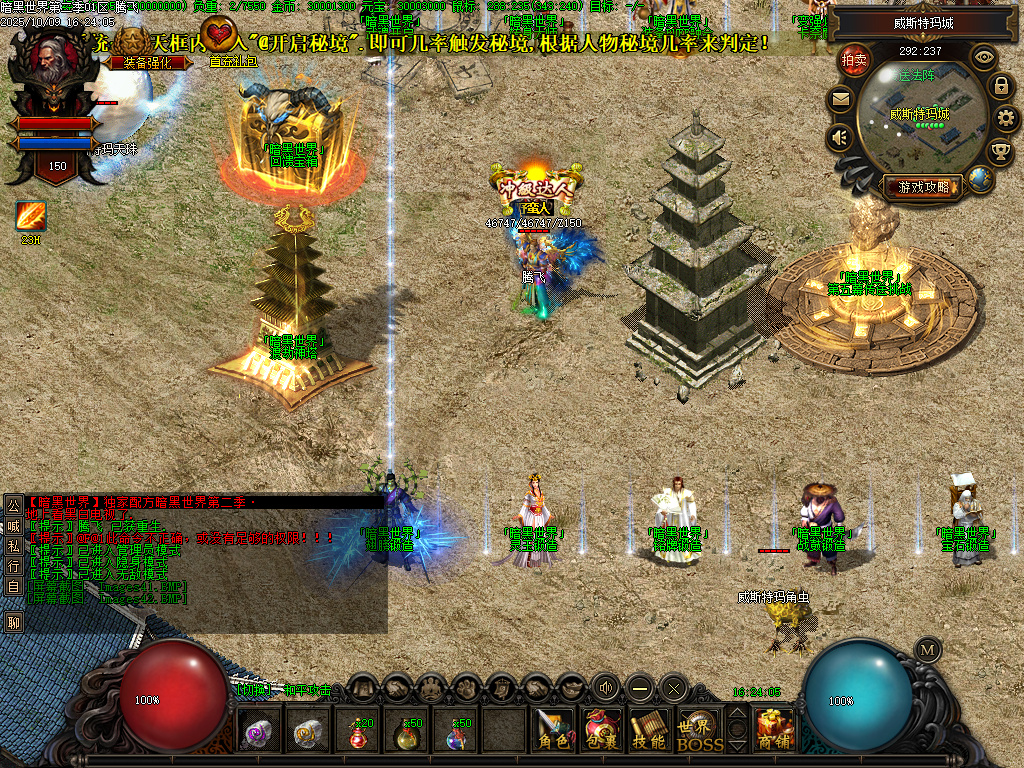This screenshot has height=768, width=1024.
Task: Click the padlock icon near the minimap
Action: coord(1000,86)
